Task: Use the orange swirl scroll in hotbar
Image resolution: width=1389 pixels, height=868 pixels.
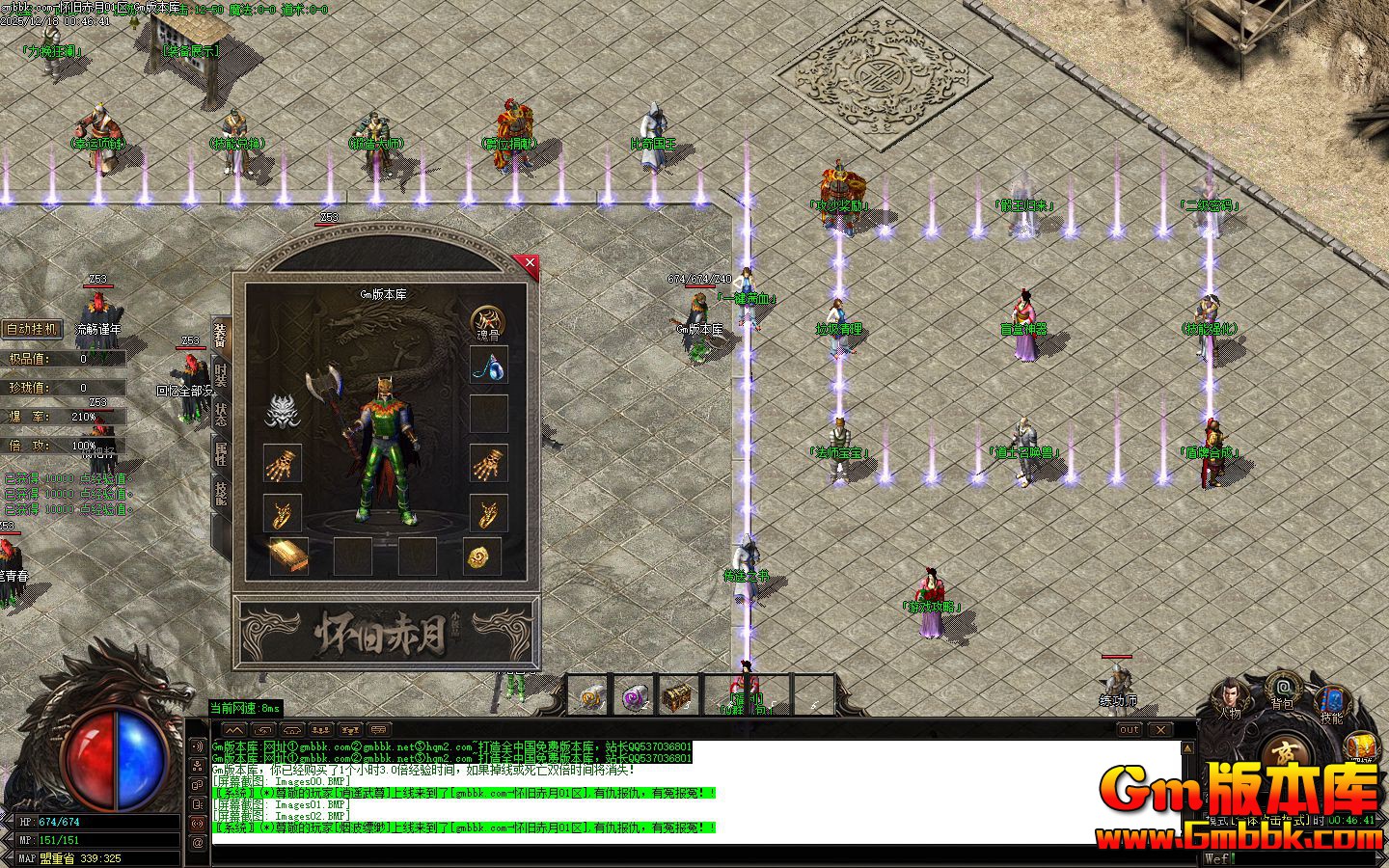Action: point(590,696)
